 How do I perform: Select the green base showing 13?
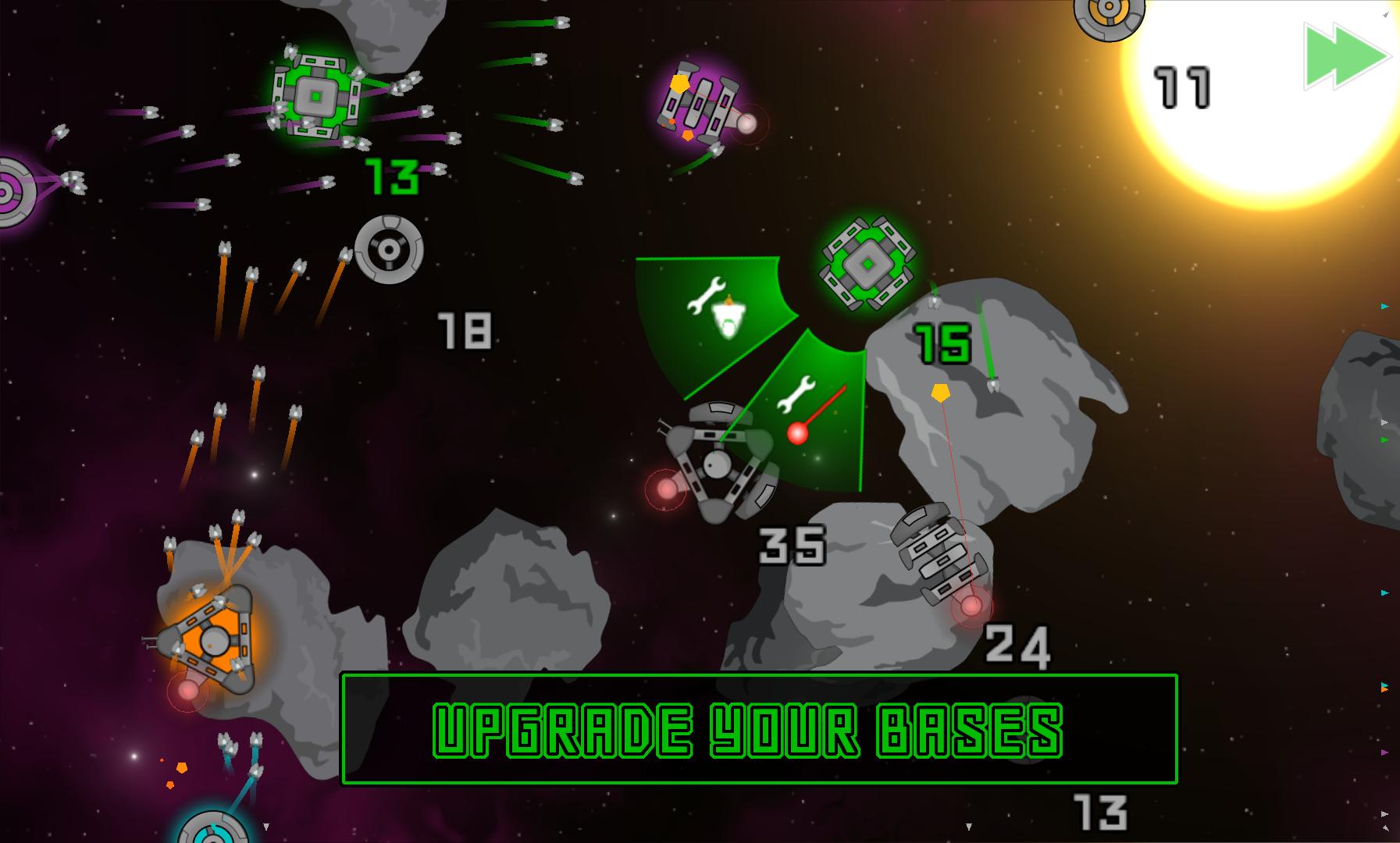[x=316, y=98]
